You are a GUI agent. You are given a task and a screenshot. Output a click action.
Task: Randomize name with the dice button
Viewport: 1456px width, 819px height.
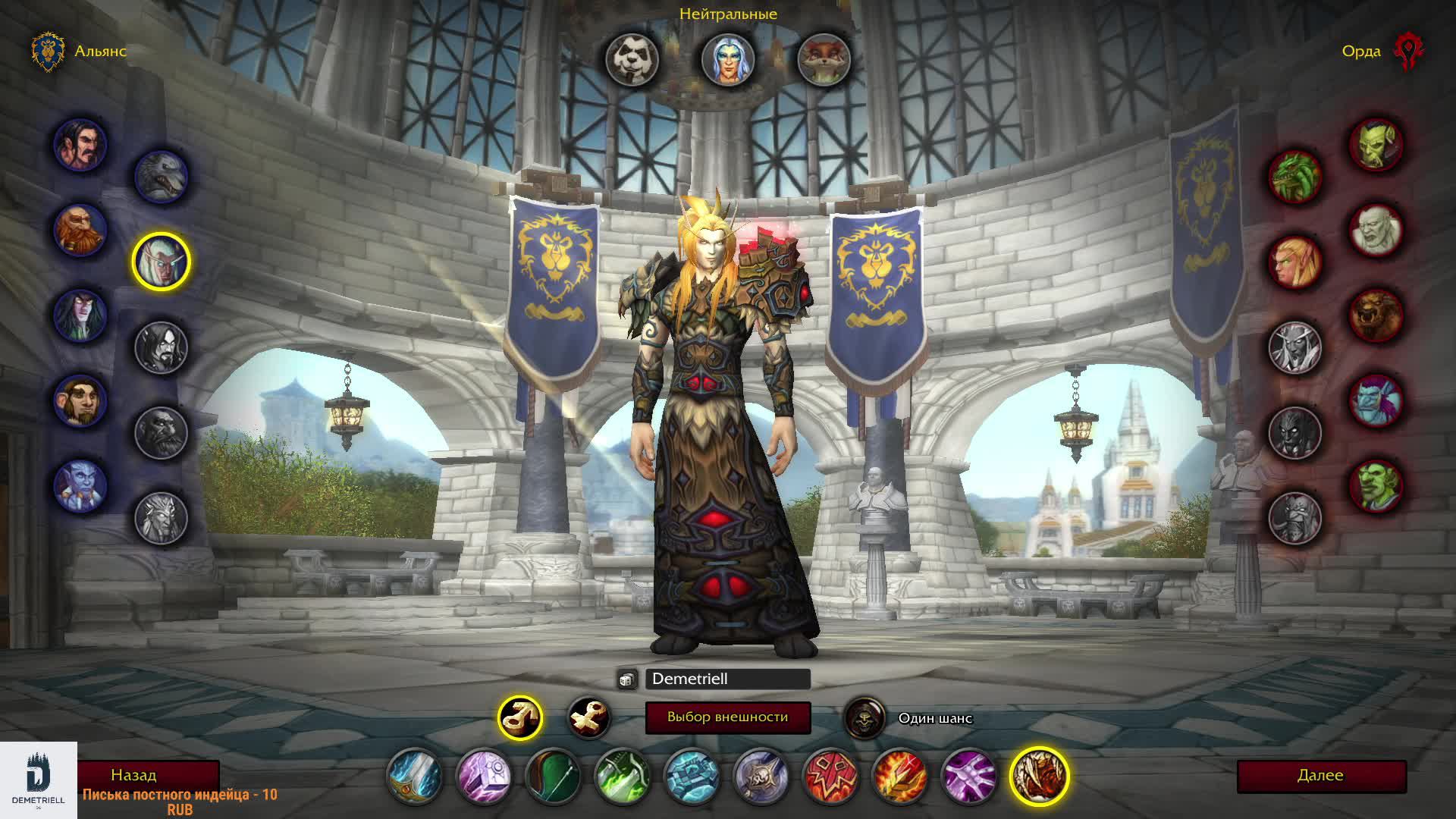click(x=626, y=679)
